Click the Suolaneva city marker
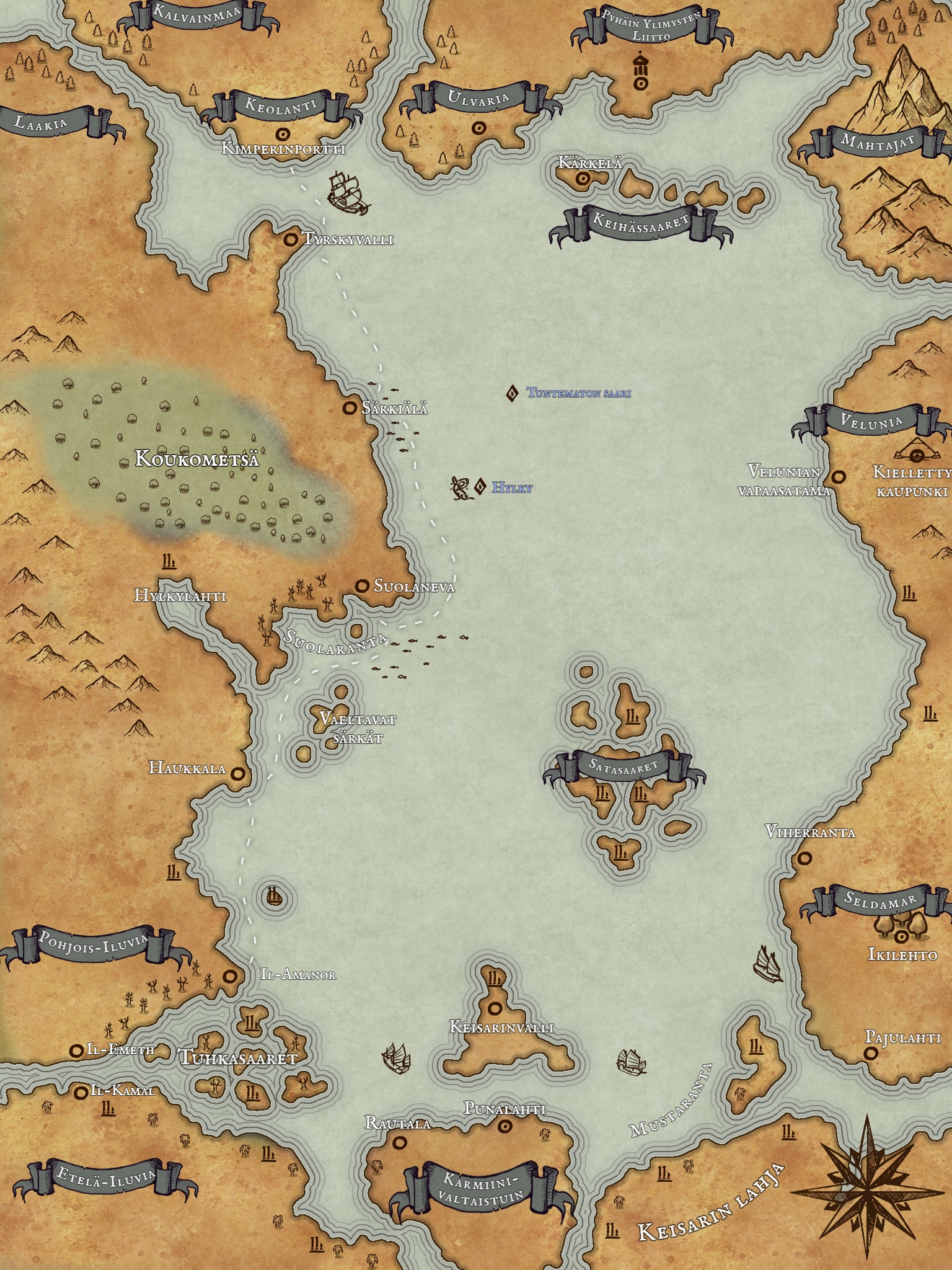The width and height of the screenshot is (952, 1270). coord(362,585)
